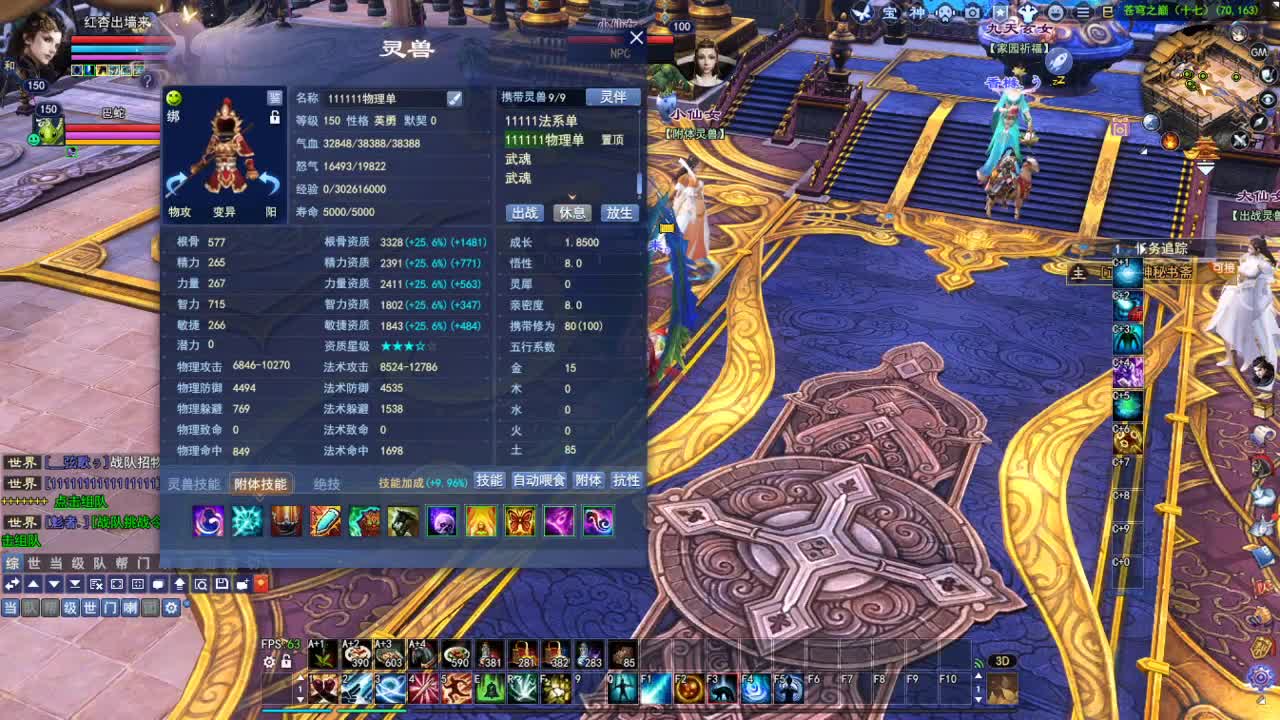Click the chat search magnifier icon

point(201,585)
